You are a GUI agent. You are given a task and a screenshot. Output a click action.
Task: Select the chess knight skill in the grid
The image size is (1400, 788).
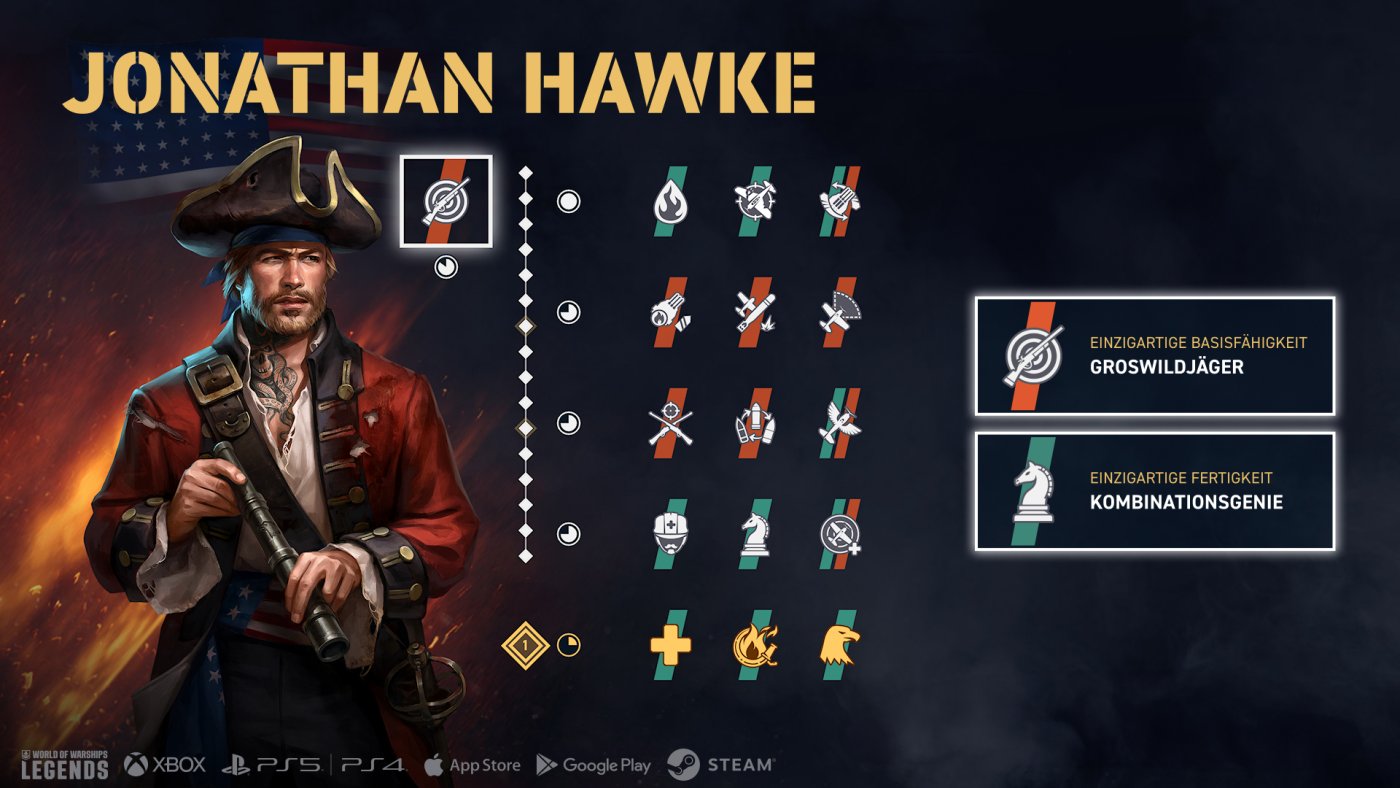(755, 534)
